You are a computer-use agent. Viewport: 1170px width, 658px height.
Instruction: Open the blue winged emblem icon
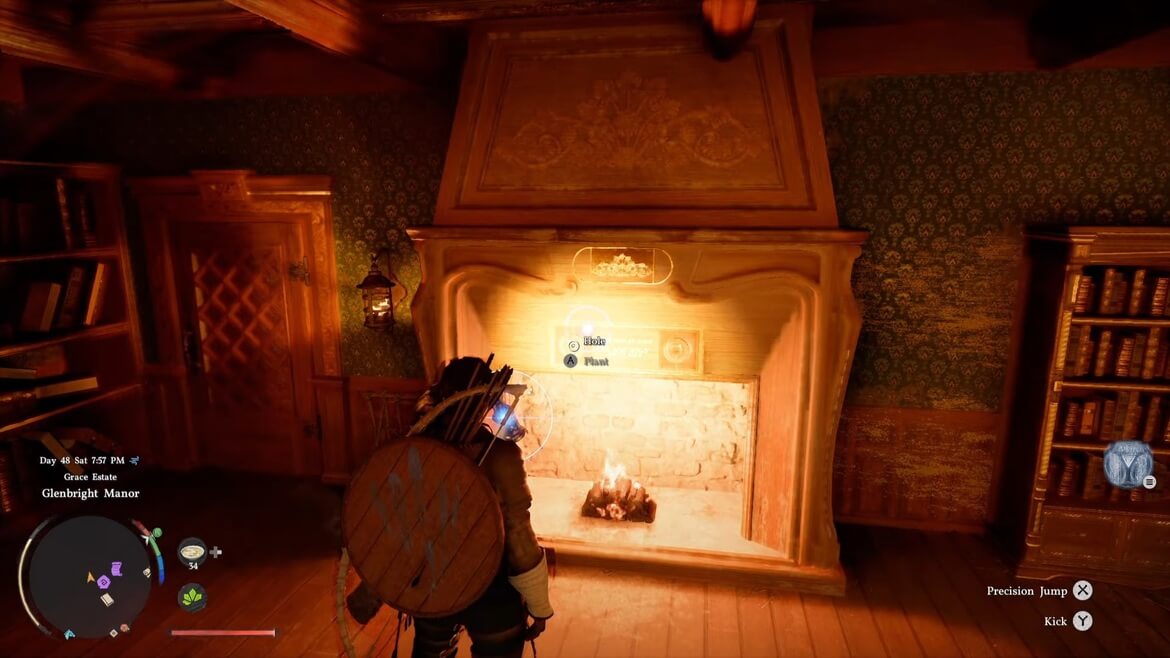tap(1127, 464)
